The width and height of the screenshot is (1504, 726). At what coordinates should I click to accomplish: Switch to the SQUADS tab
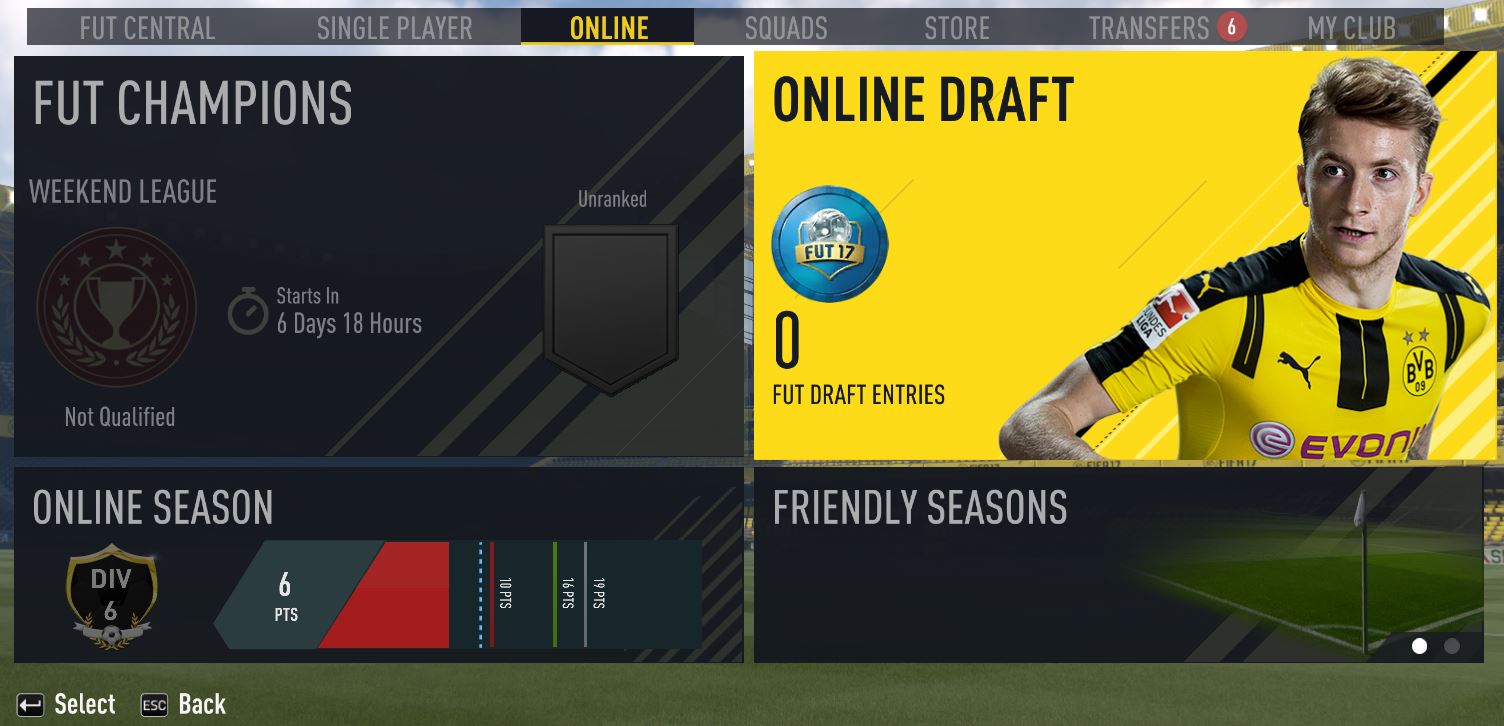coord(786,27)
